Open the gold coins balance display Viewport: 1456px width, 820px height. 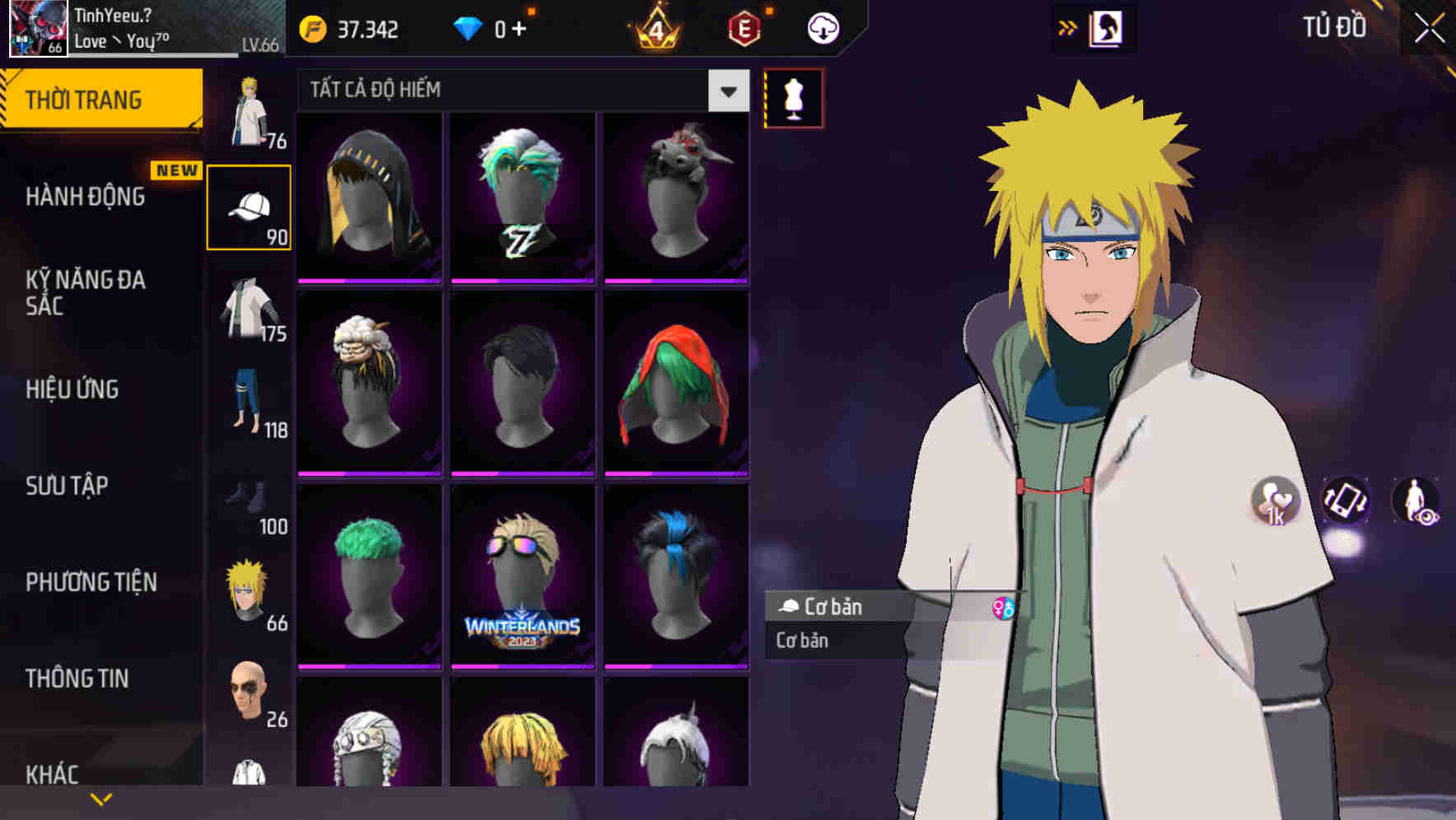(x=354, y=29)
